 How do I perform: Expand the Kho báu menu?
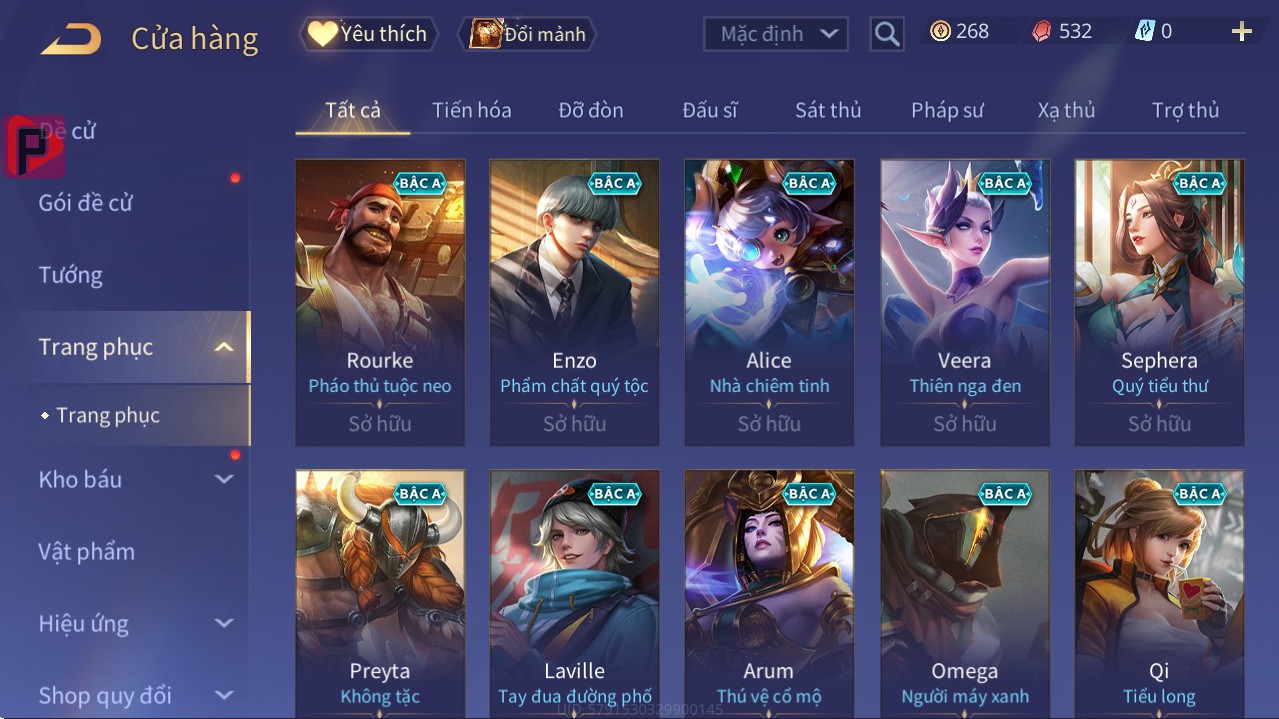coord(134,479)
